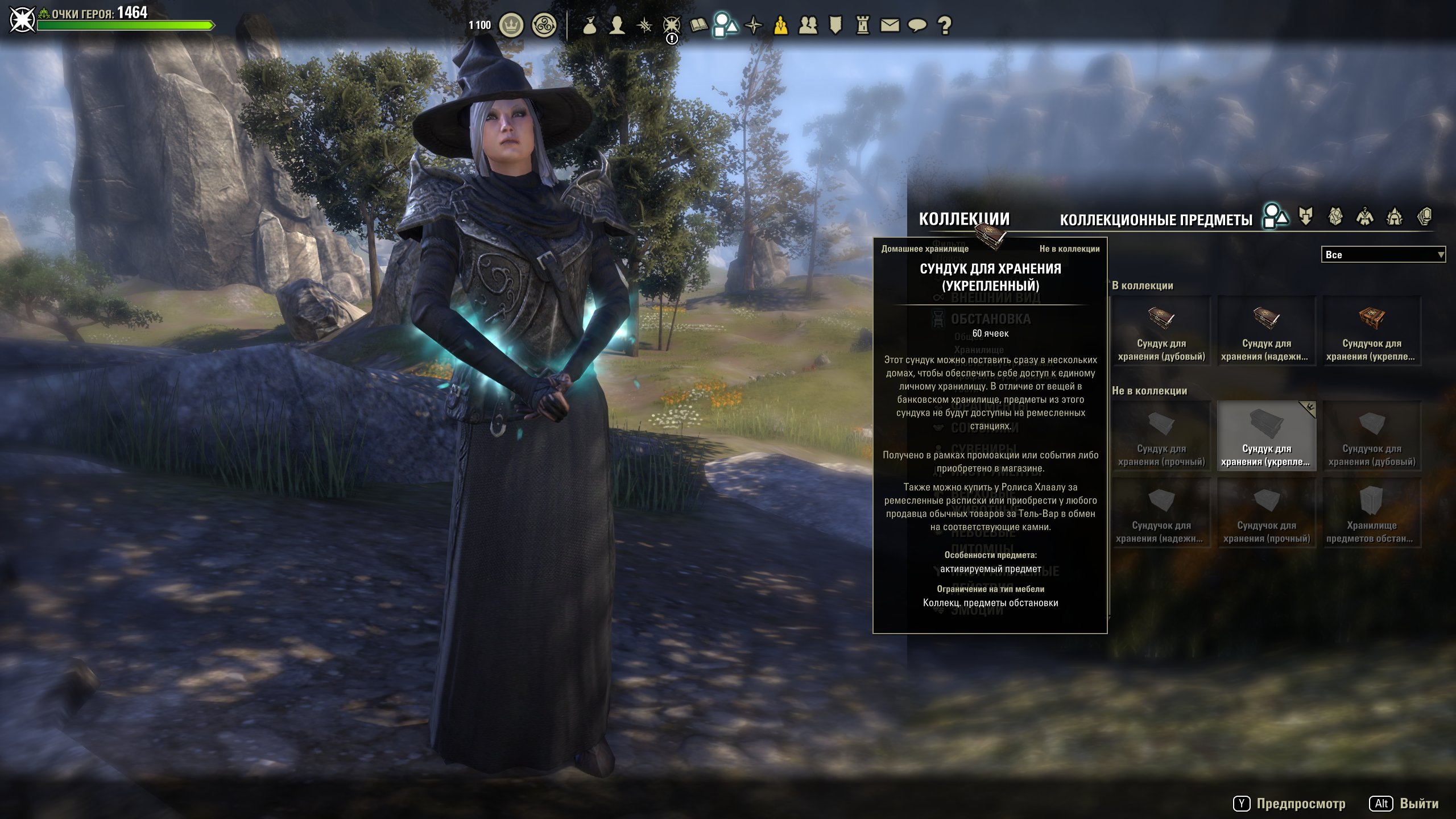This screenshot has width=1456, height=819.
Task: Open the mail envelope icon
Action: click(890, 25)
